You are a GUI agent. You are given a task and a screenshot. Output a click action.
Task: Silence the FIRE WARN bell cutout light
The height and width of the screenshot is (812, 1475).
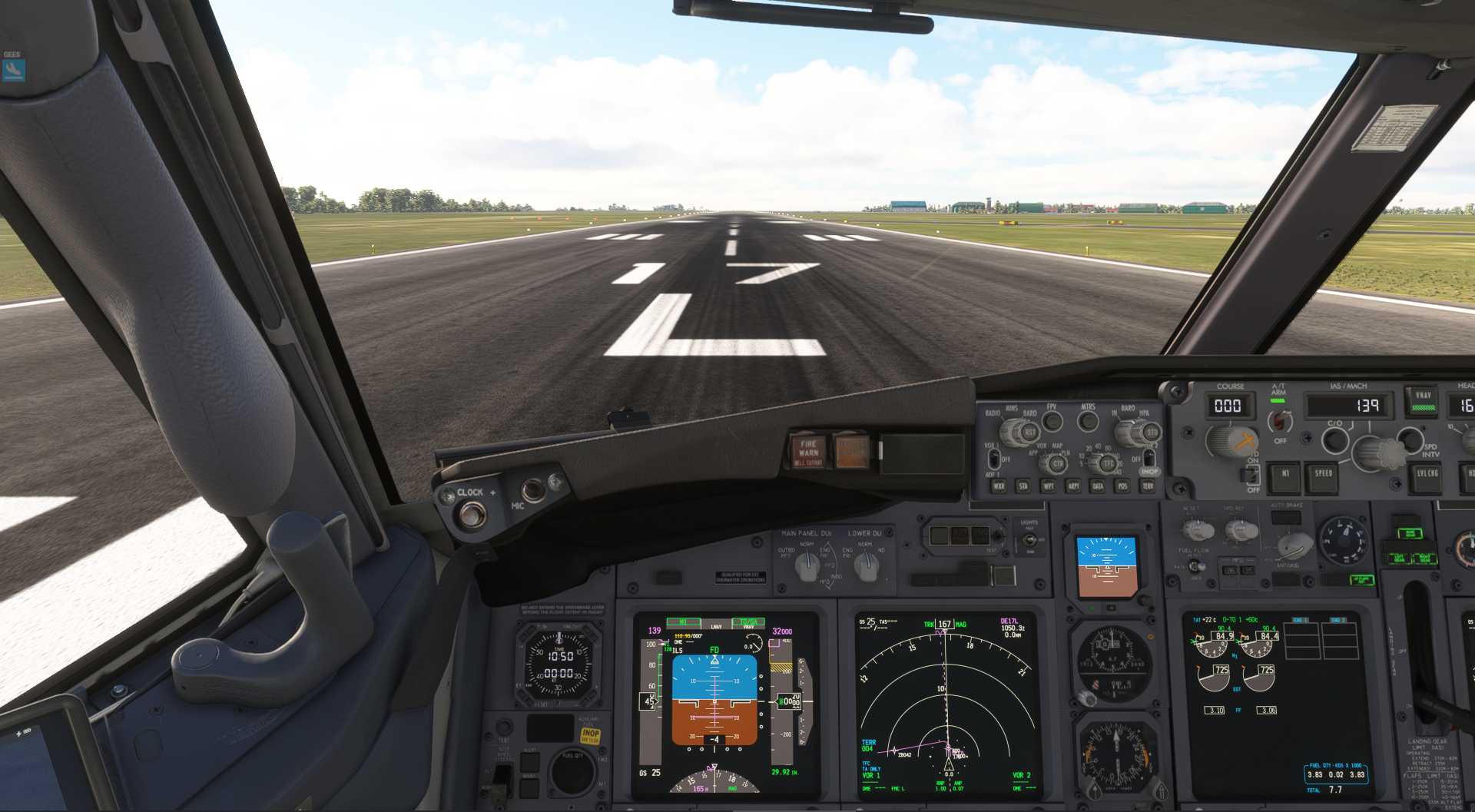point(808,452)
